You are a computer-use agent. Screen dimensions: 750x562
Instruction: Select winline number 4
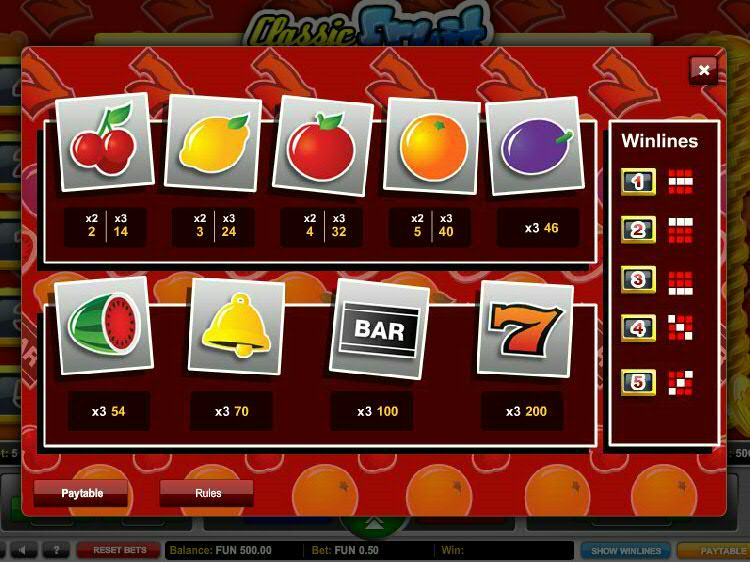[x=639, y=329]
